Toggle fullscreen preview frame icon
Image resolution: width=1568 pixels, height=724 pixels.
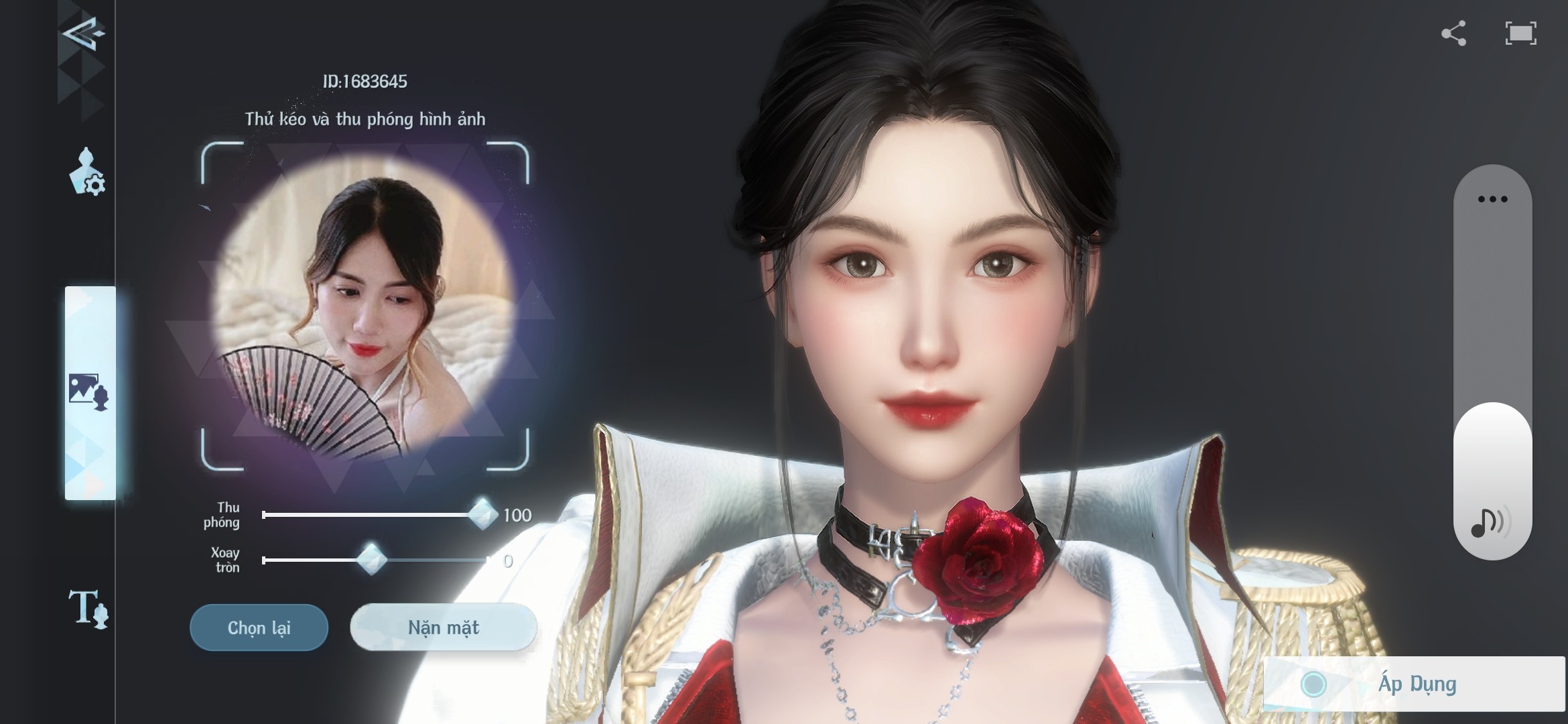coord(1520,34)
